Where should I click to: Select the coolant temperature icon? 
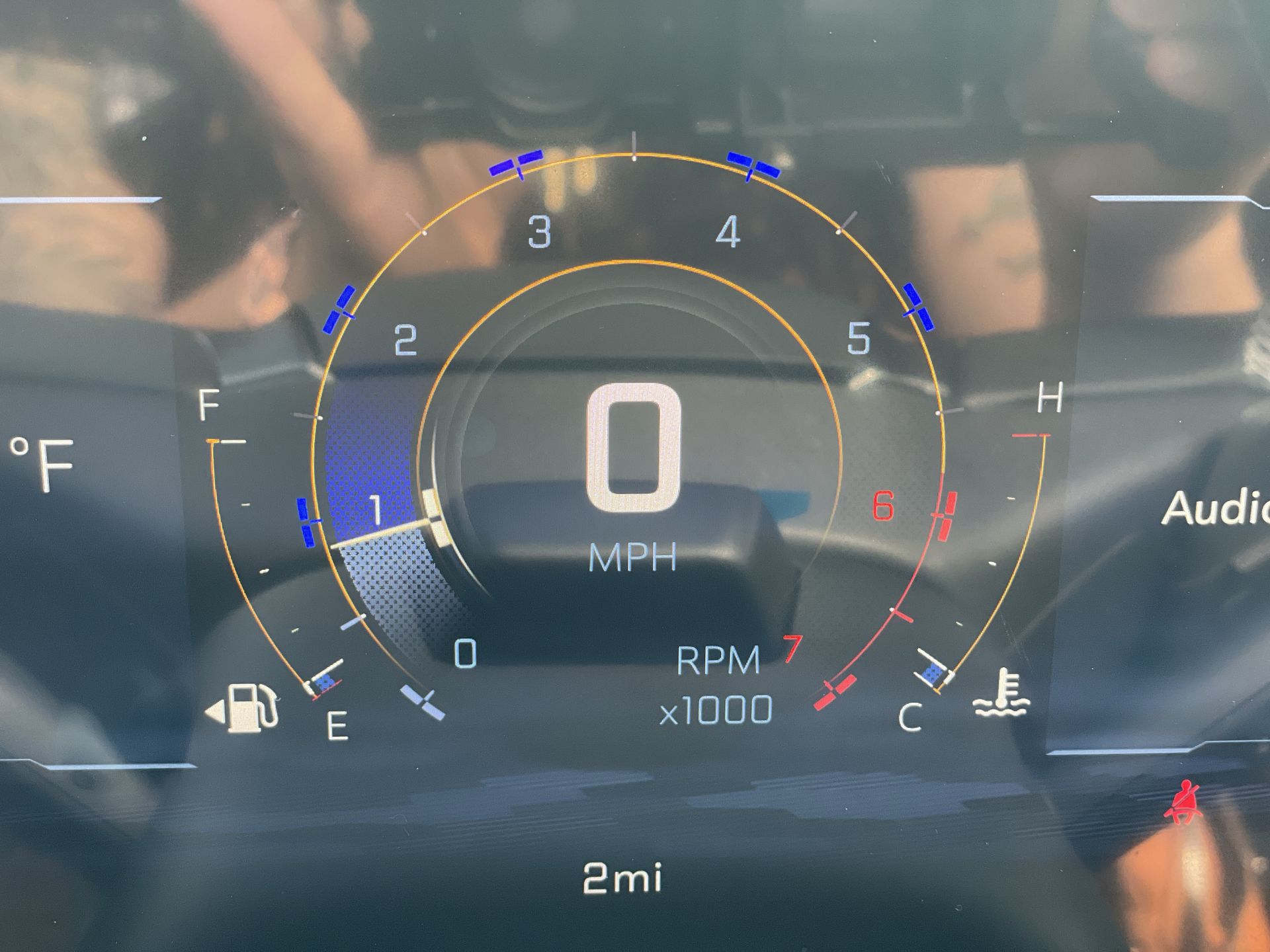(x=1001, y=694)
